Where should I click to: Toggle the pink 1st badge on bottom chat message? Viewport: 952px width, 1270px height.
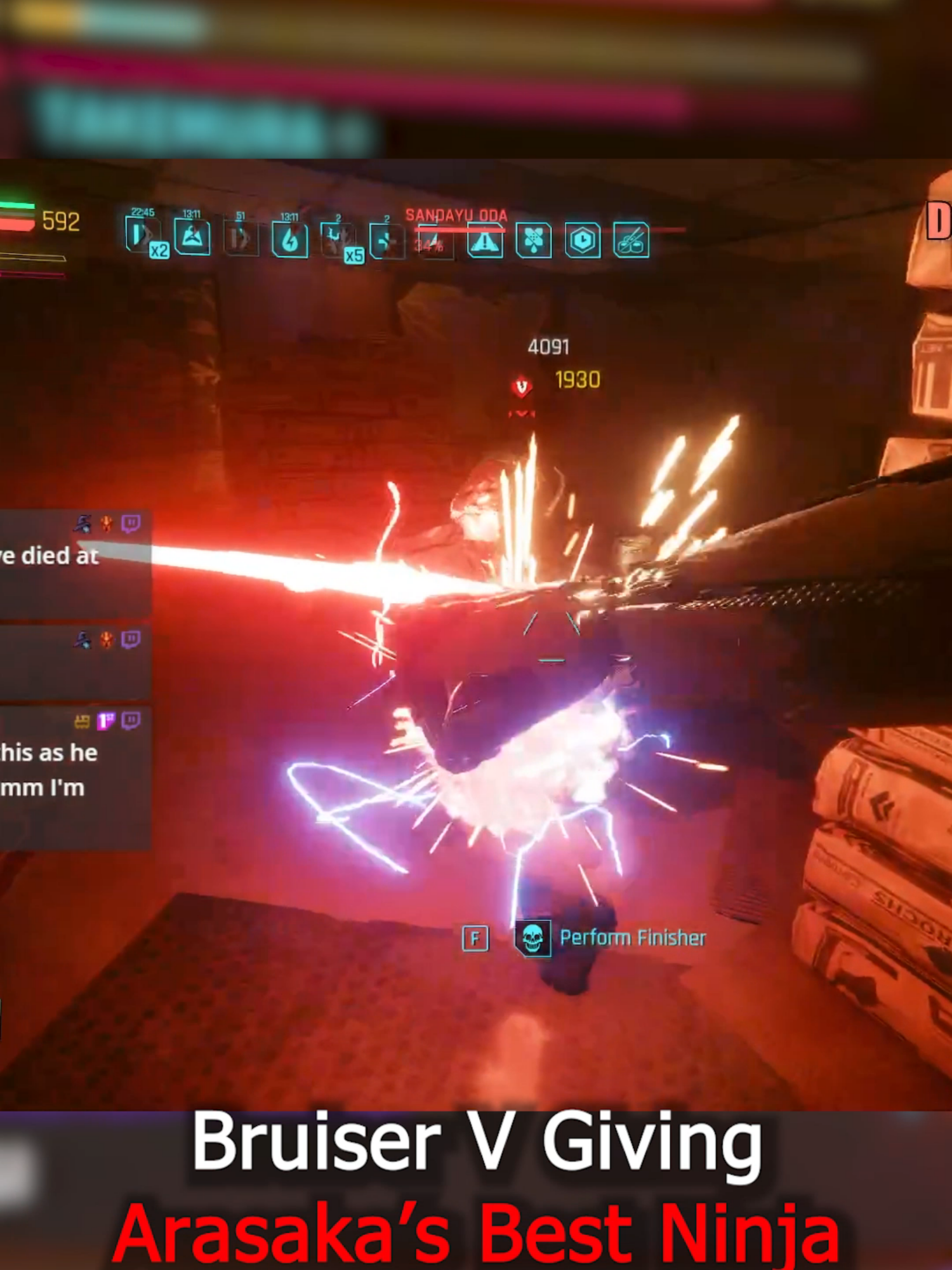click(105, 719)
